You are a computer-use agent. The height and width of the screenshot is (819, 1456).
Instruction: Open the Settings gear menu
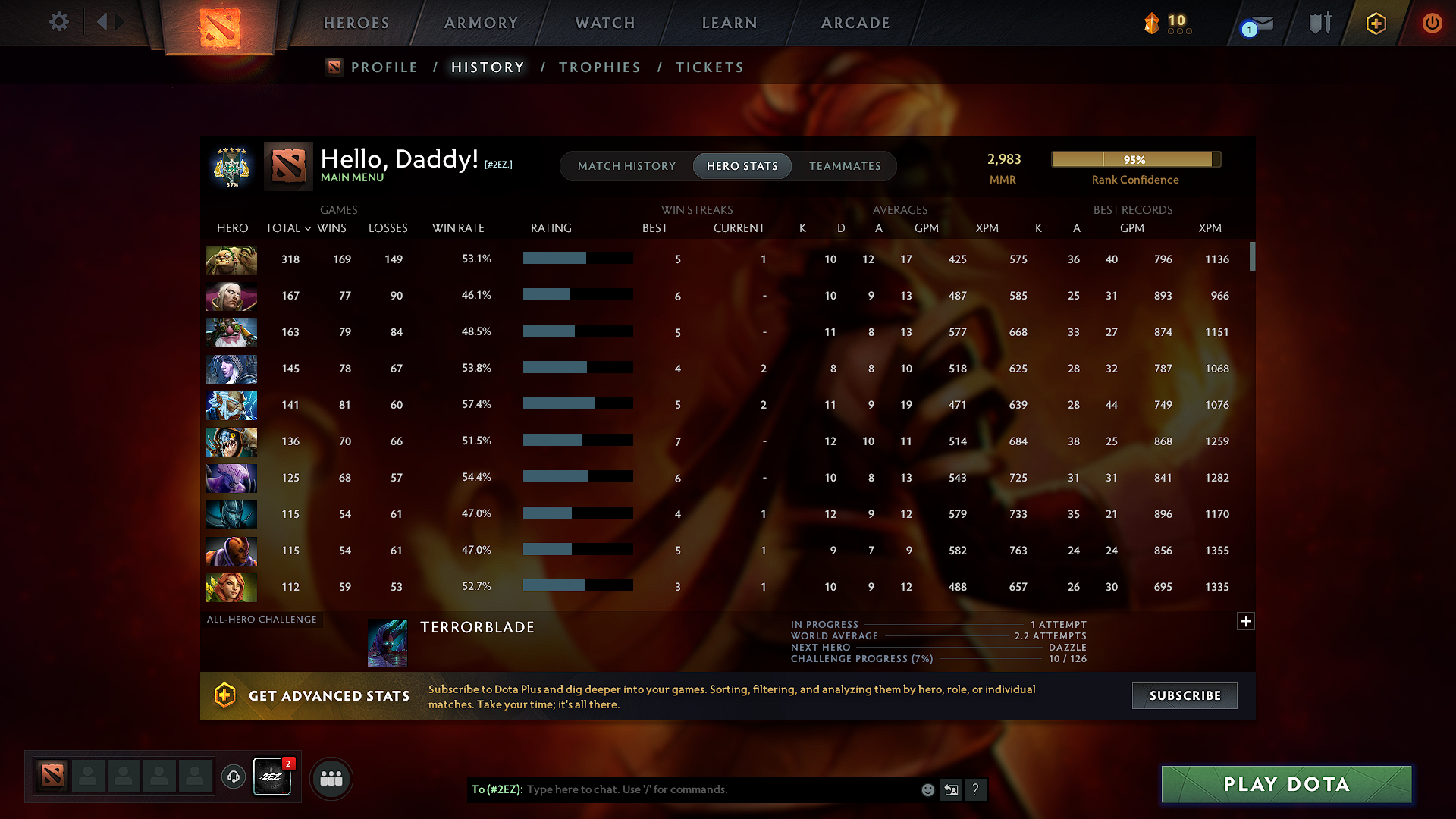tap(59, 22)
